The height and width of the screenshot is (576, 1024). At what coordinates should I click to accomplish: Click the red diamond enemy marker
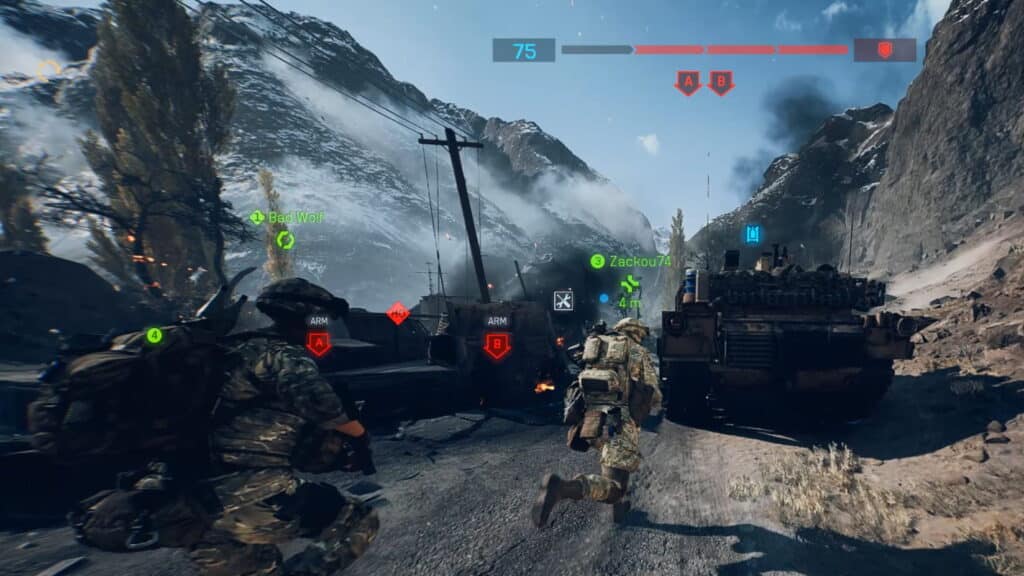coord(398,313)
